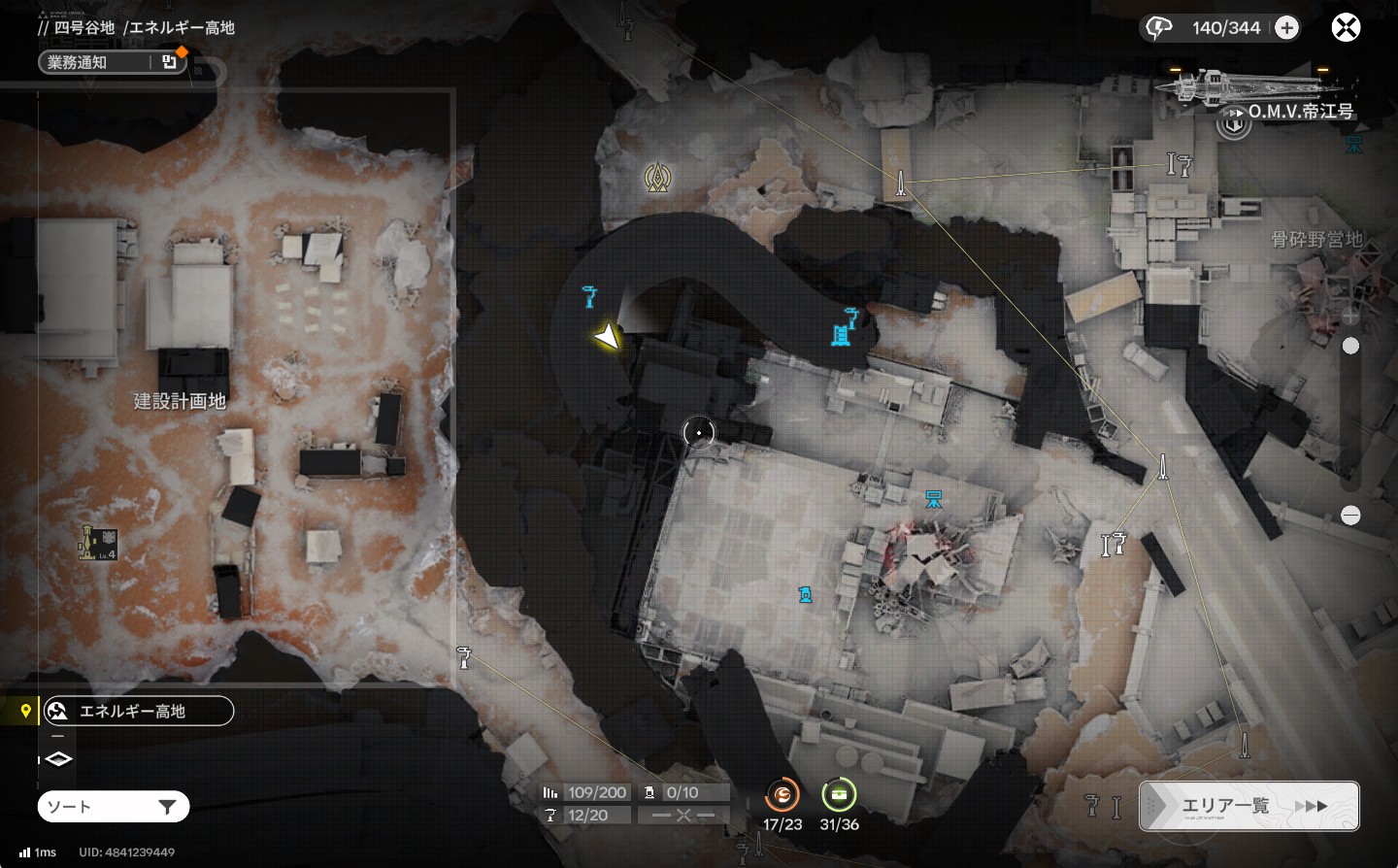Screen dimensions: 1398x868
Task: Open the orange collectible tracker showing 17/23
Action: [x=782, y=796]
